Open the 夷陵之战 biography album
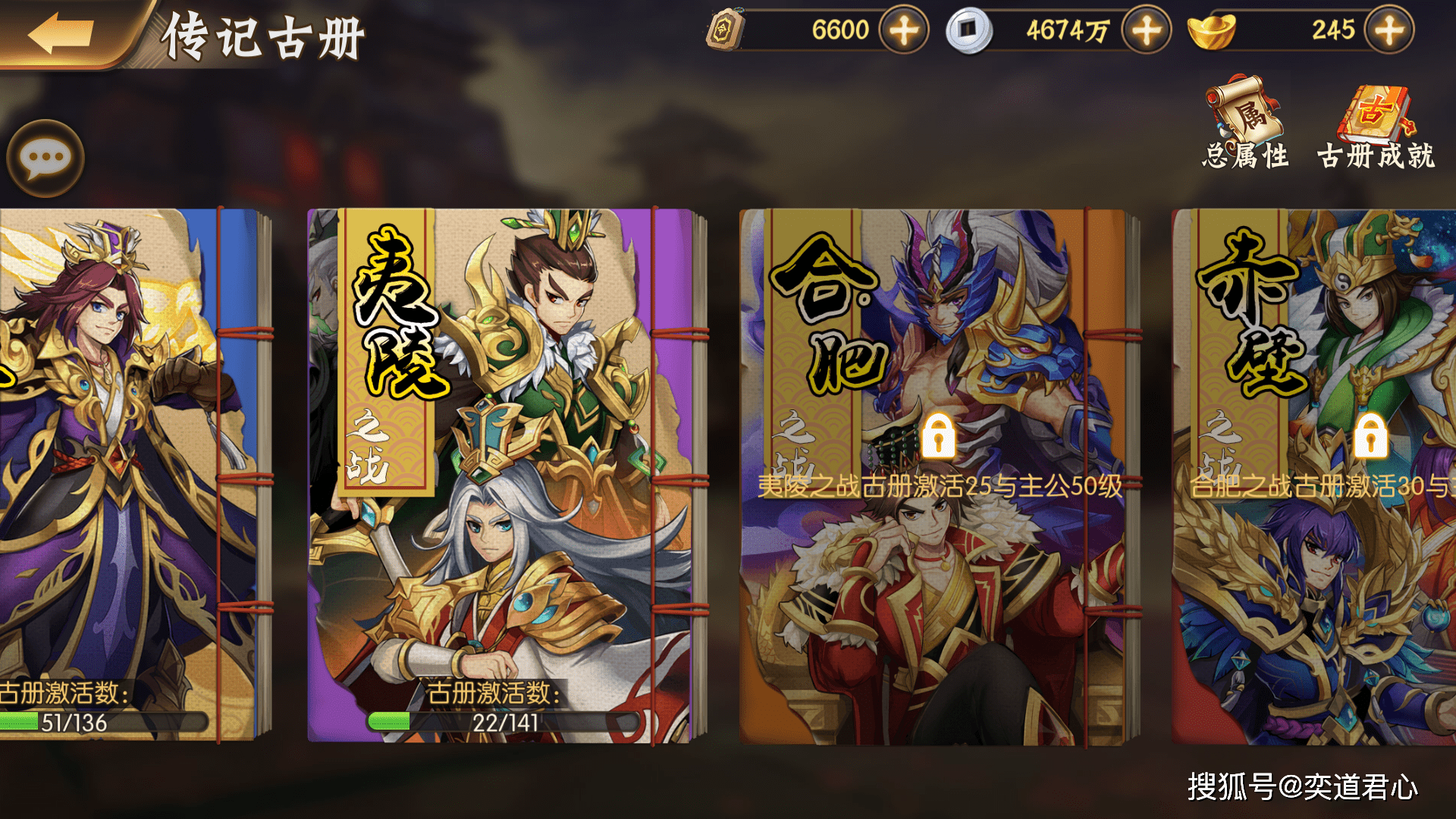Screen dimensions: 1456x819 pyautogui.click(x=500, y=470)
